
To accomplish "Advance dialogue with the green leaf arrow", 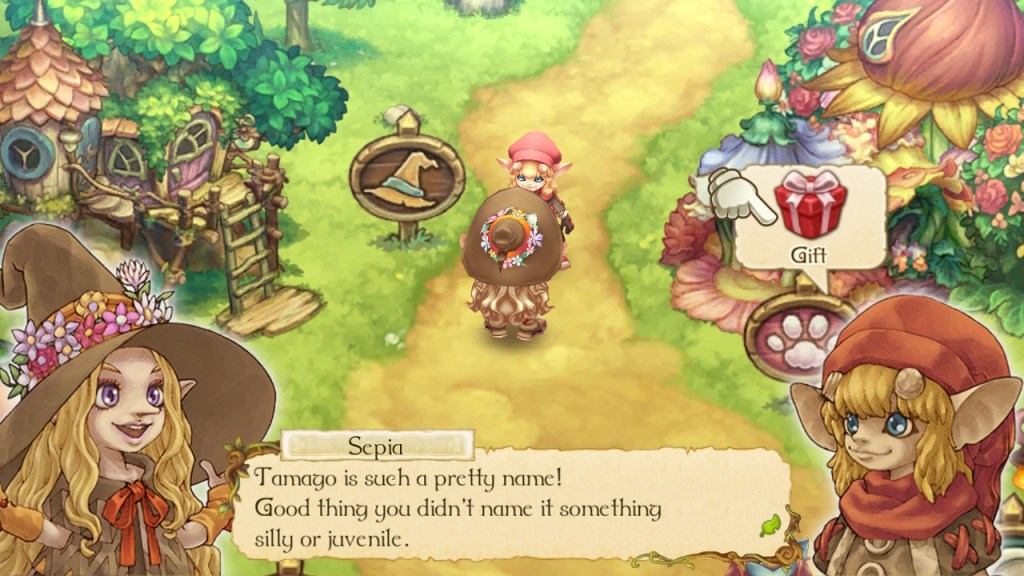I will [x=769, y=523].
